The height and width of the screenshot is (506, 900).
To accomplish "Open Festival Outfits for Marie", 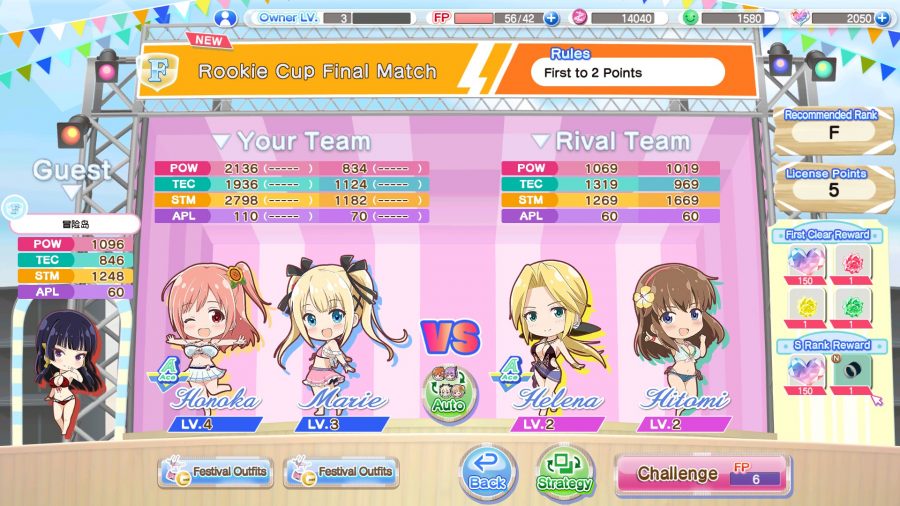I will [x=341, y=472].
